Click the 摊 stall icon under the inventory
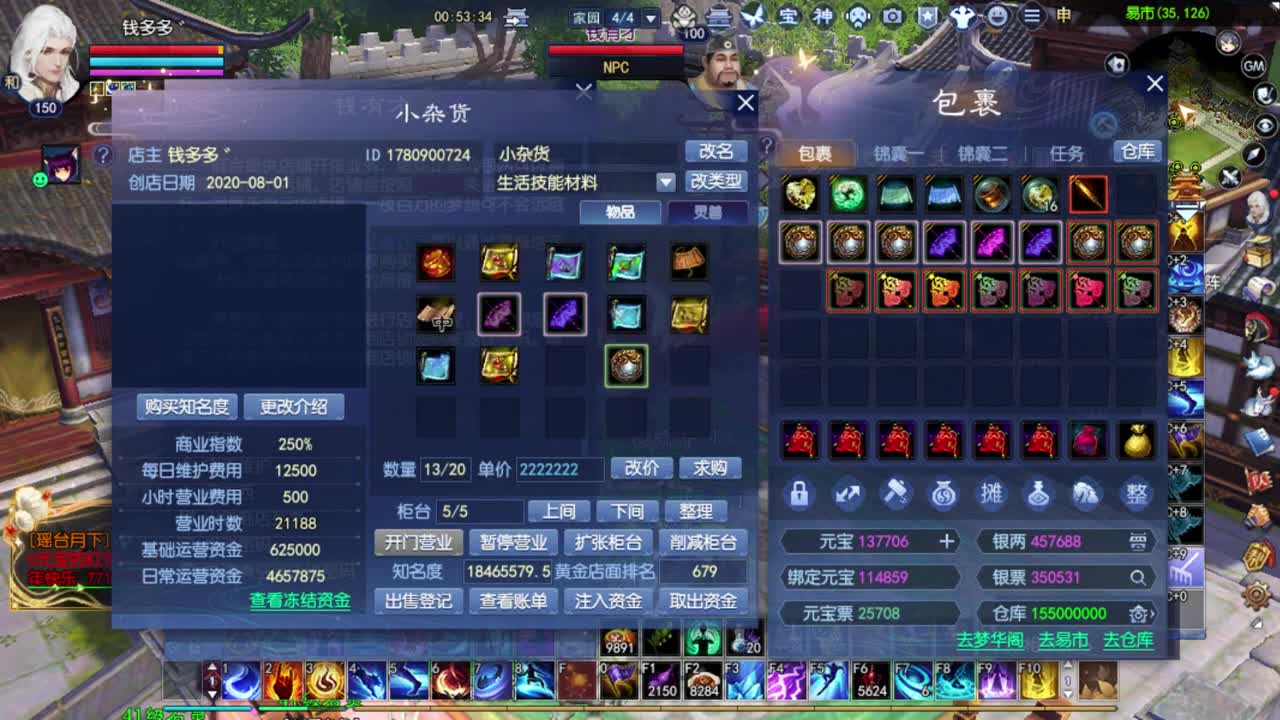 [x=992, y=493]
